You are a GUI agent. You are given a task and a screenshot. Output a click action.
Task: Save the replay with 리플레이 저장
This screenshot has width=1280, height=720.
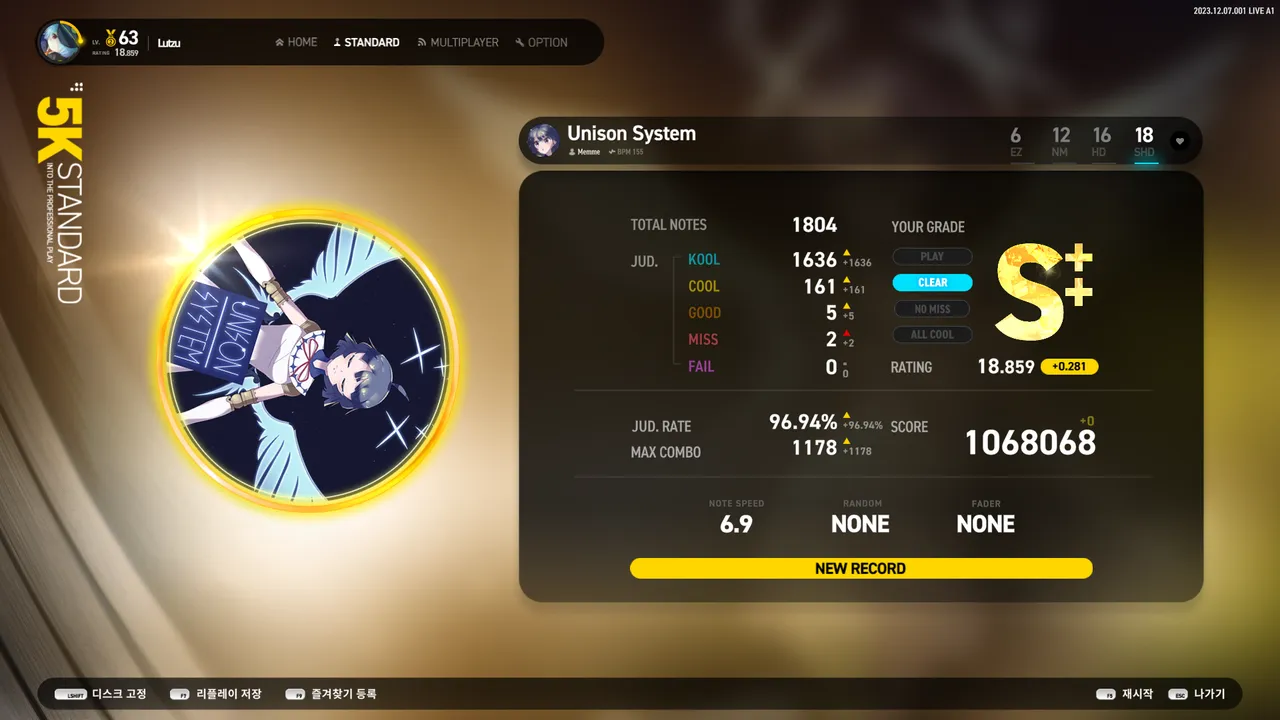click(216, 694)
